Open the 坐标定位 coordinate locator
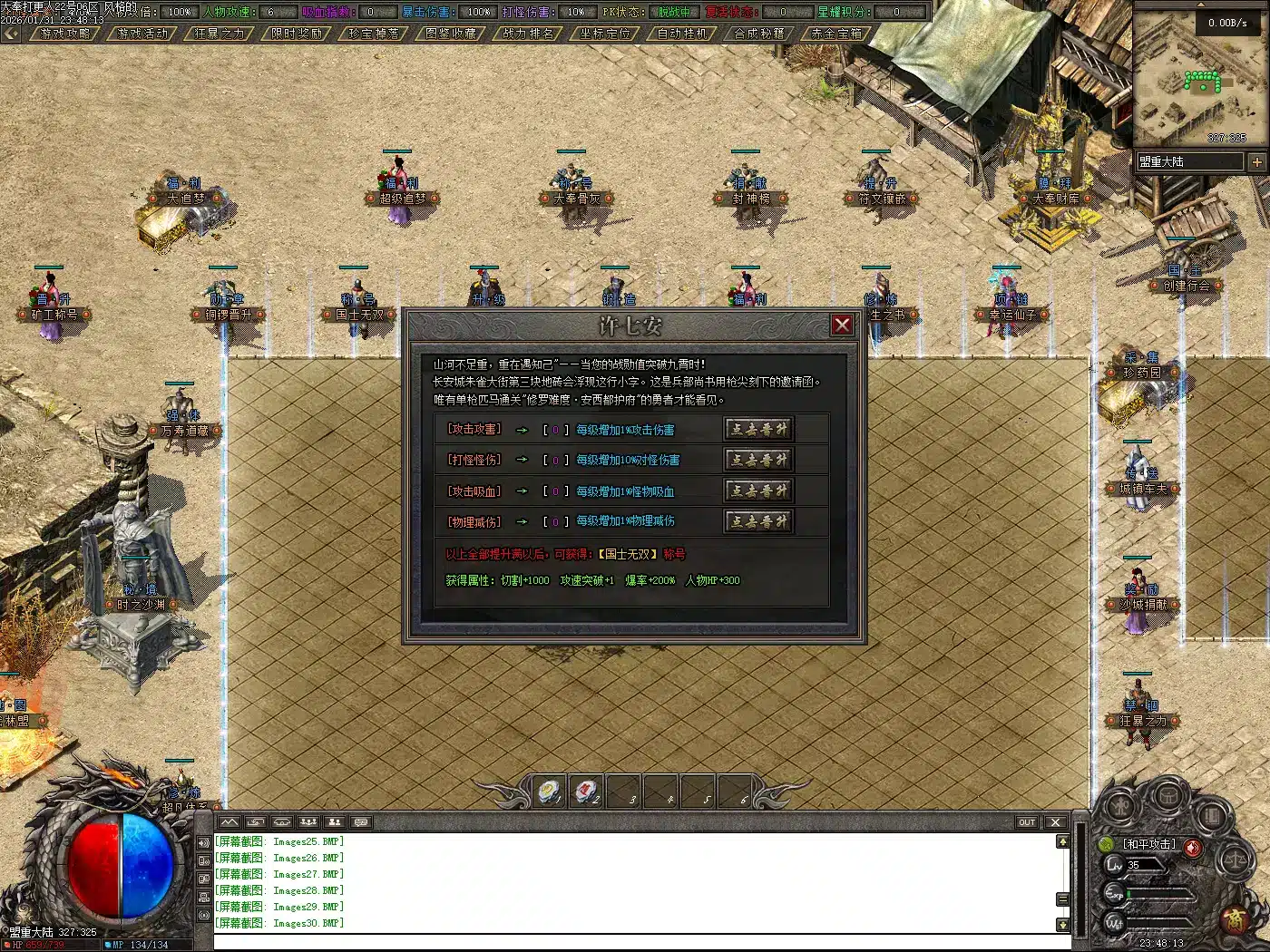Viewport: 1270px width, 952px height. 605,34
